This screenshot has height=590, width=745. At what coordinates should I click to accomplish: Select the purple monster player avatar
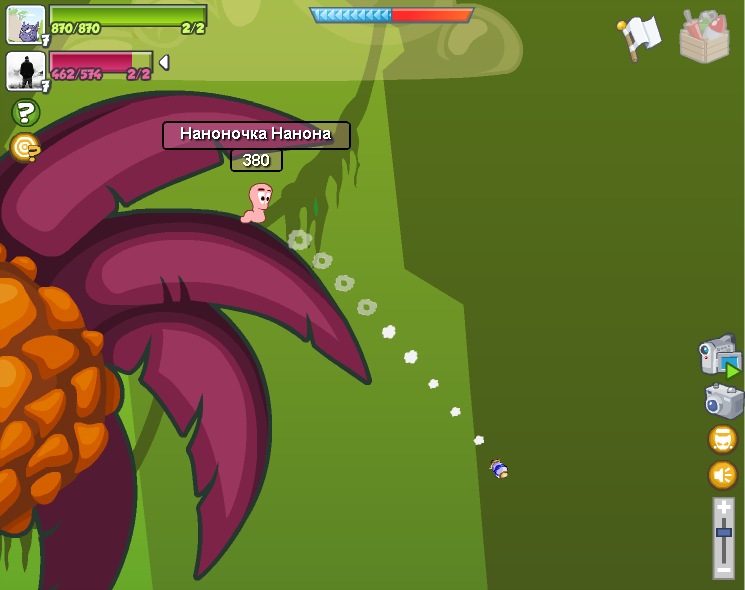click(25, 24)
